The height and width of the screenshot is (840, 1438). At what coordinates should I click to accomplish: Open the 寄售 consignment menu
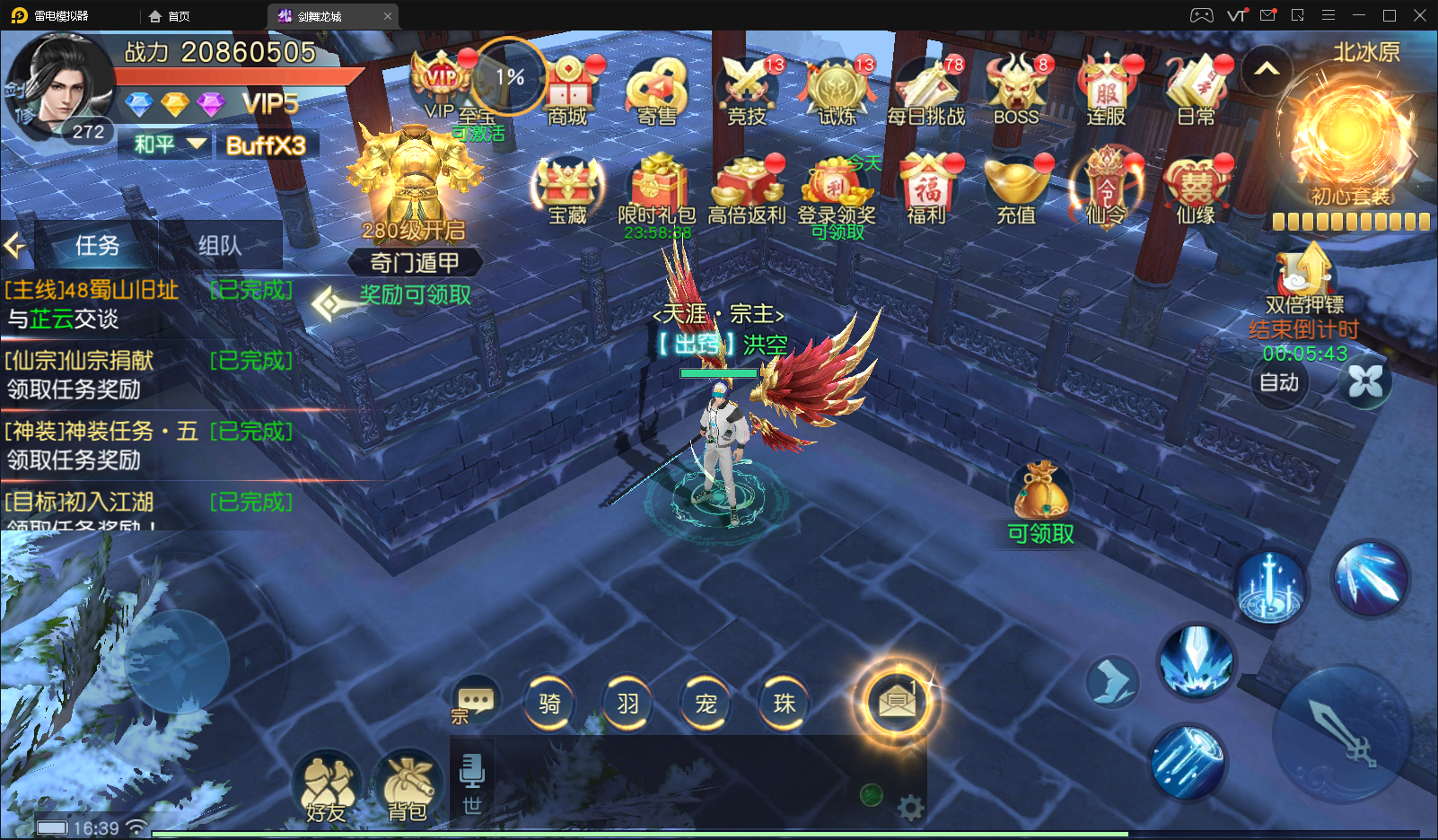tap(657, 91)
